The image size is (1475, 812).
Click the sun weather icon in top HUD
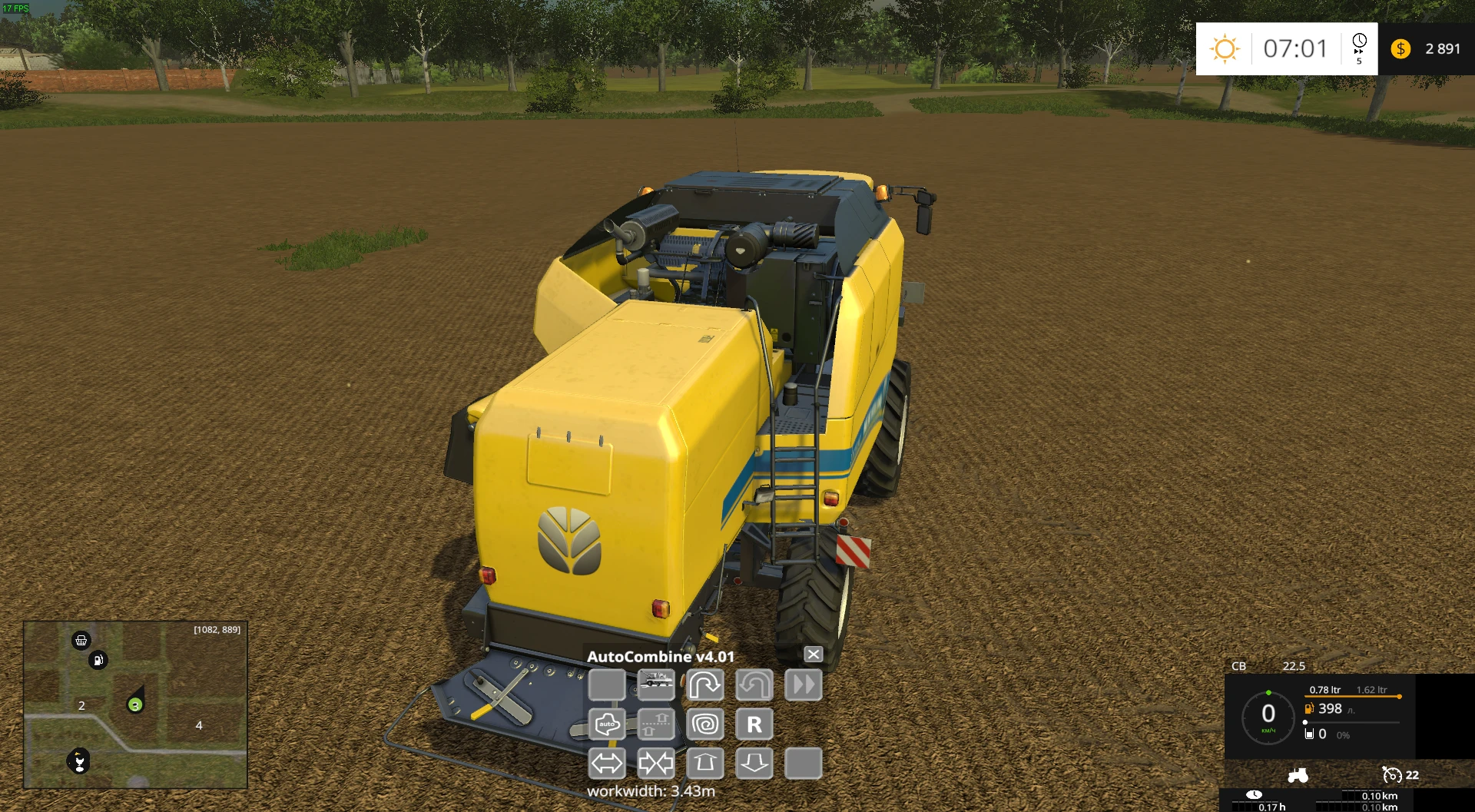coord(1225,49)
